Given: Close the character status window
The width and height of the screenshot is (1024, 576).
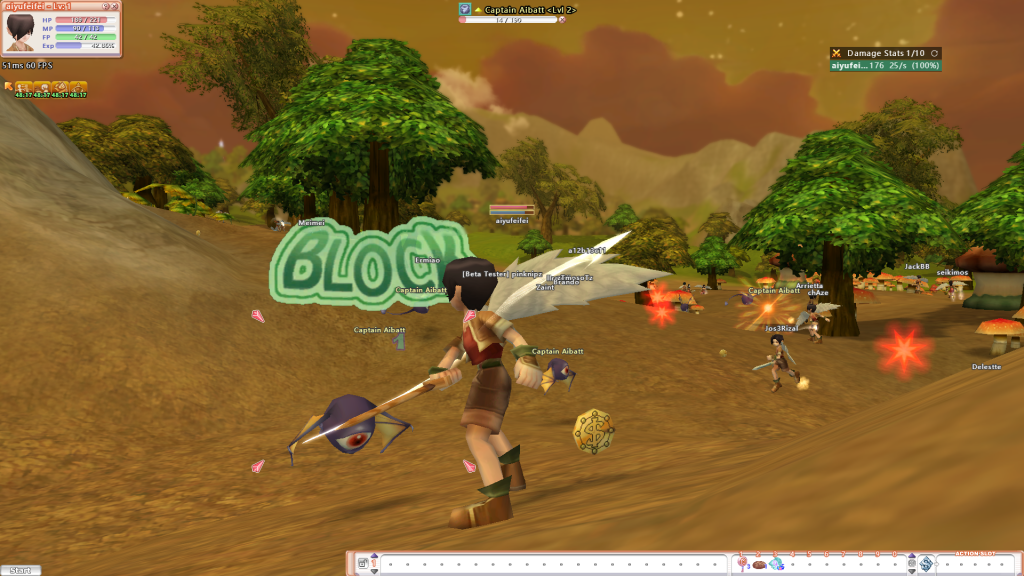Looking at the screenshot, I should 113,6.
